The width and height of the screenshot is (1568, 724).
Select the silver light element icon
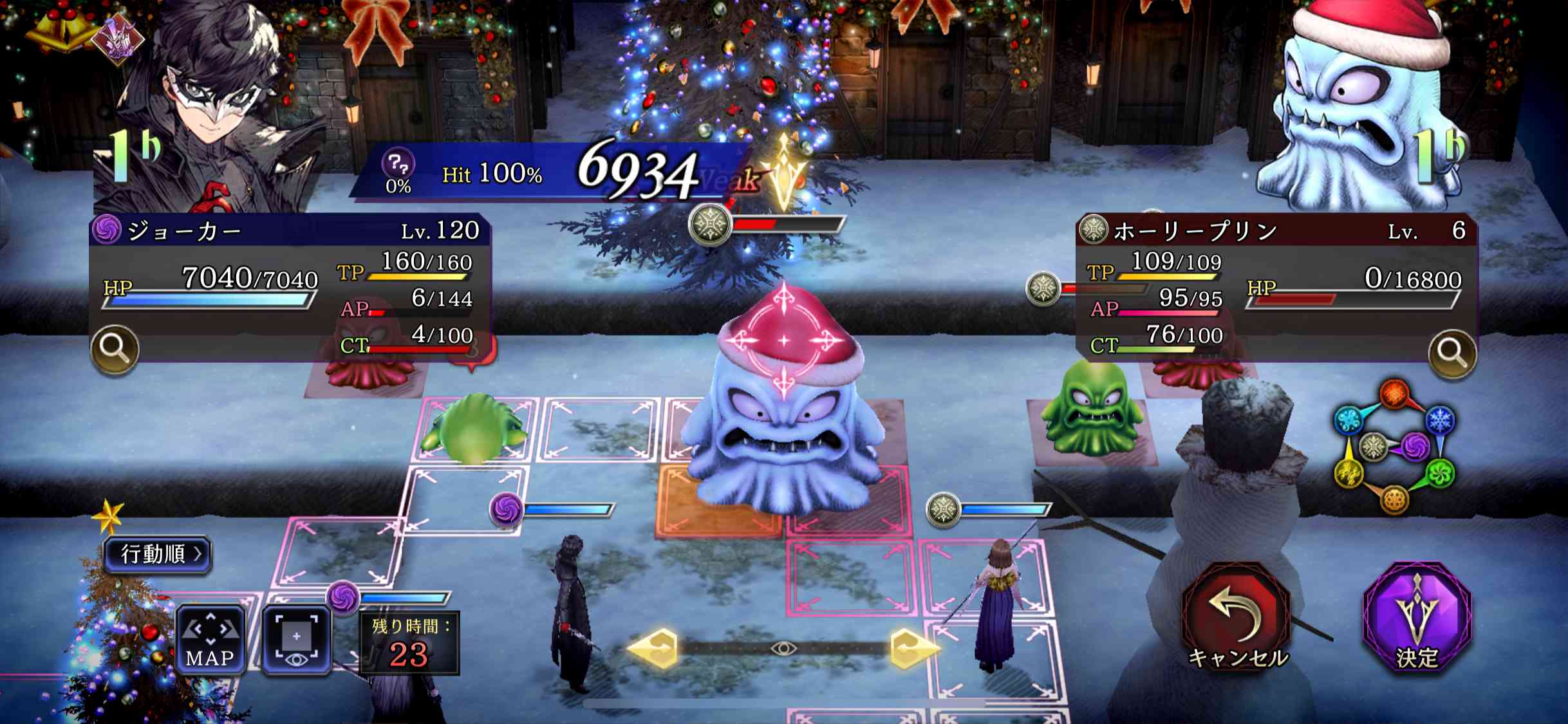tap(1373, 446)
